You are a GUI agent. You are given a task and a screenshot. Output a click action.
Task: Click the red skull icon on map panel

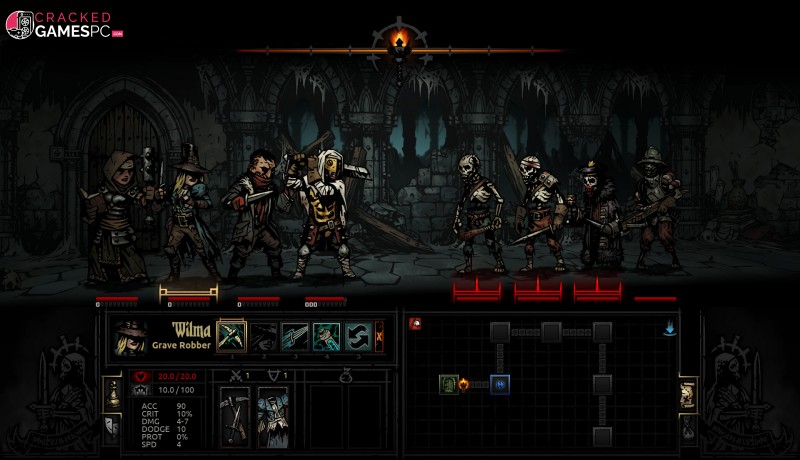coord(415,324)
